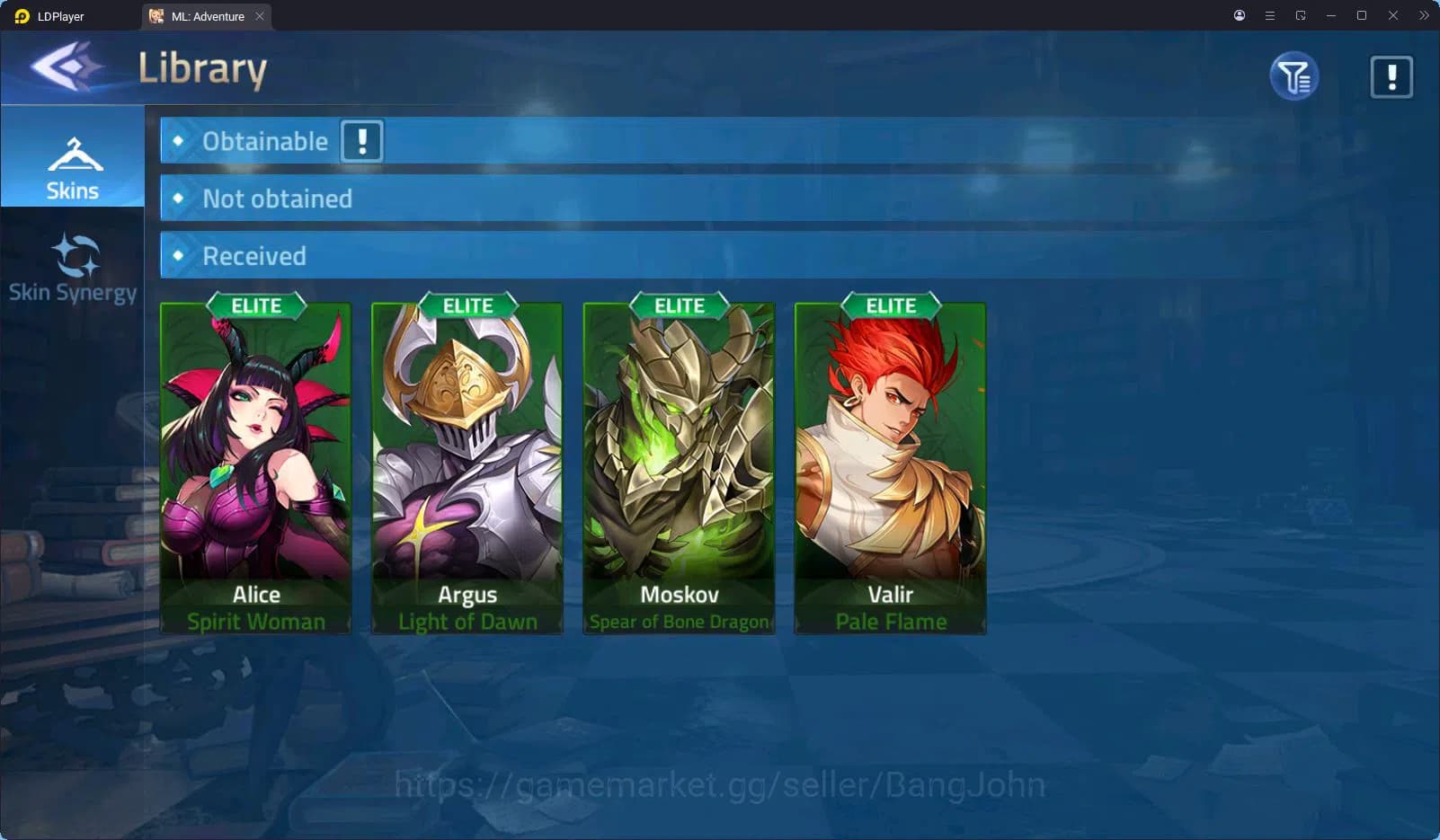This screenshot has width=1440, height=840.
Task: Open the skin filter options
Action: point(1293,76)
